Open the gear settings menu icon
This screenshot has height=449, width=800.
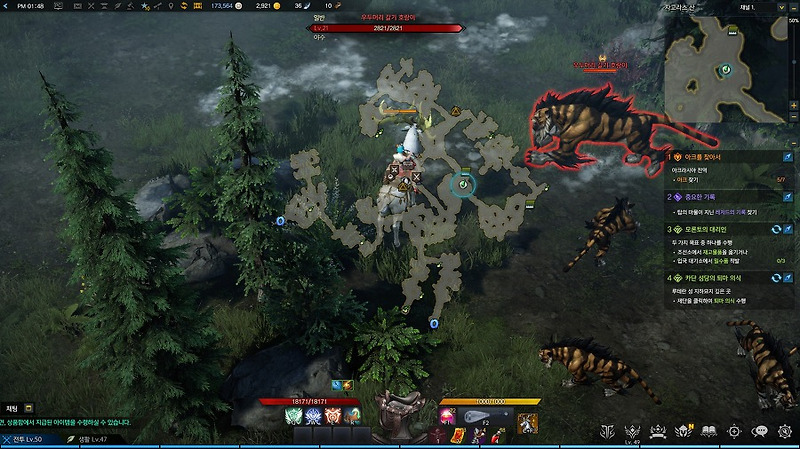(785, 431)
